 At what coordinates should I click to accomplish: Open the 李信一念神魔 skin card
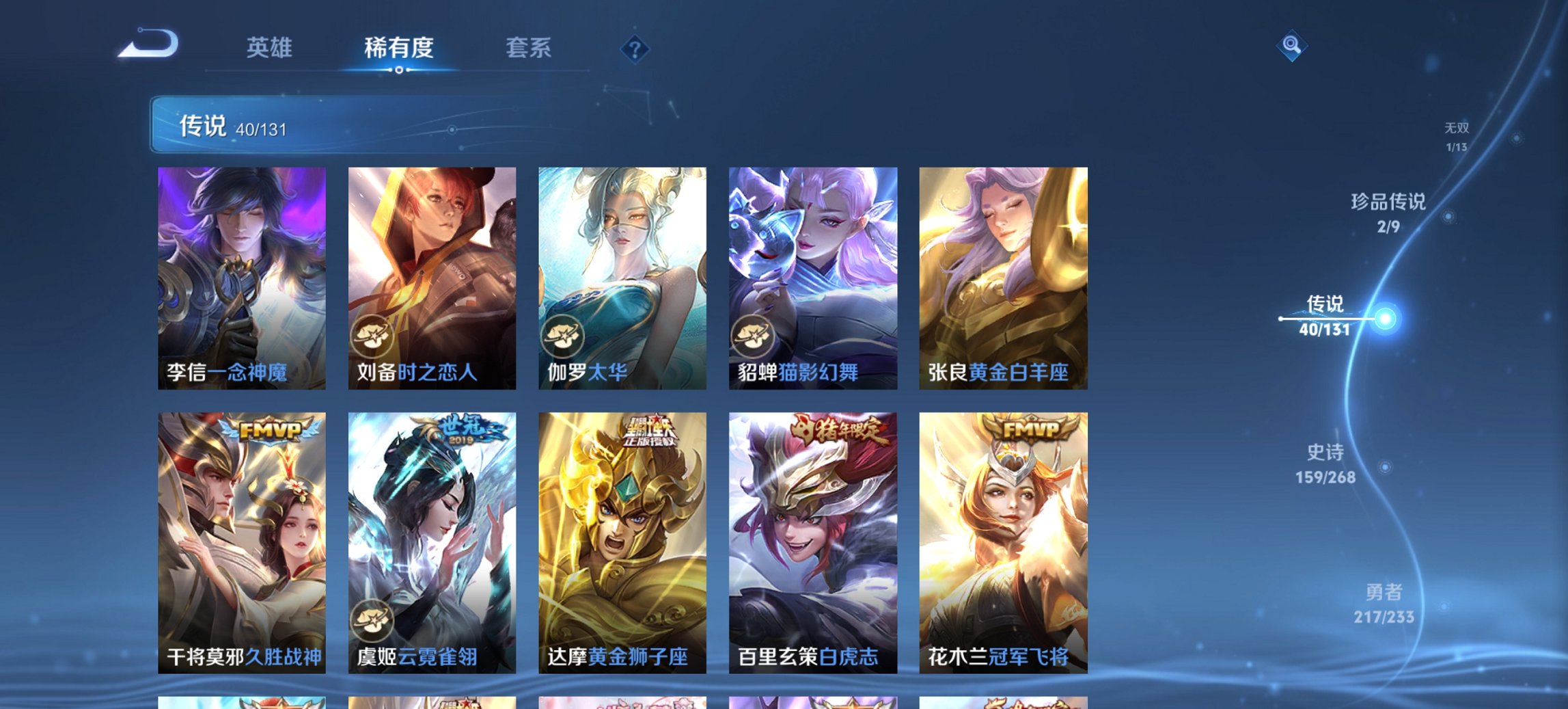pos(243,273)
